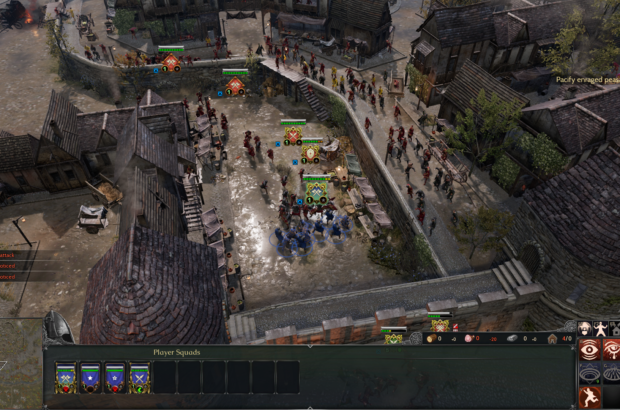Image resolution: width=620 pixels, height=410 pixels.
Task: Activate the running man ability
Action: point(590,397)
